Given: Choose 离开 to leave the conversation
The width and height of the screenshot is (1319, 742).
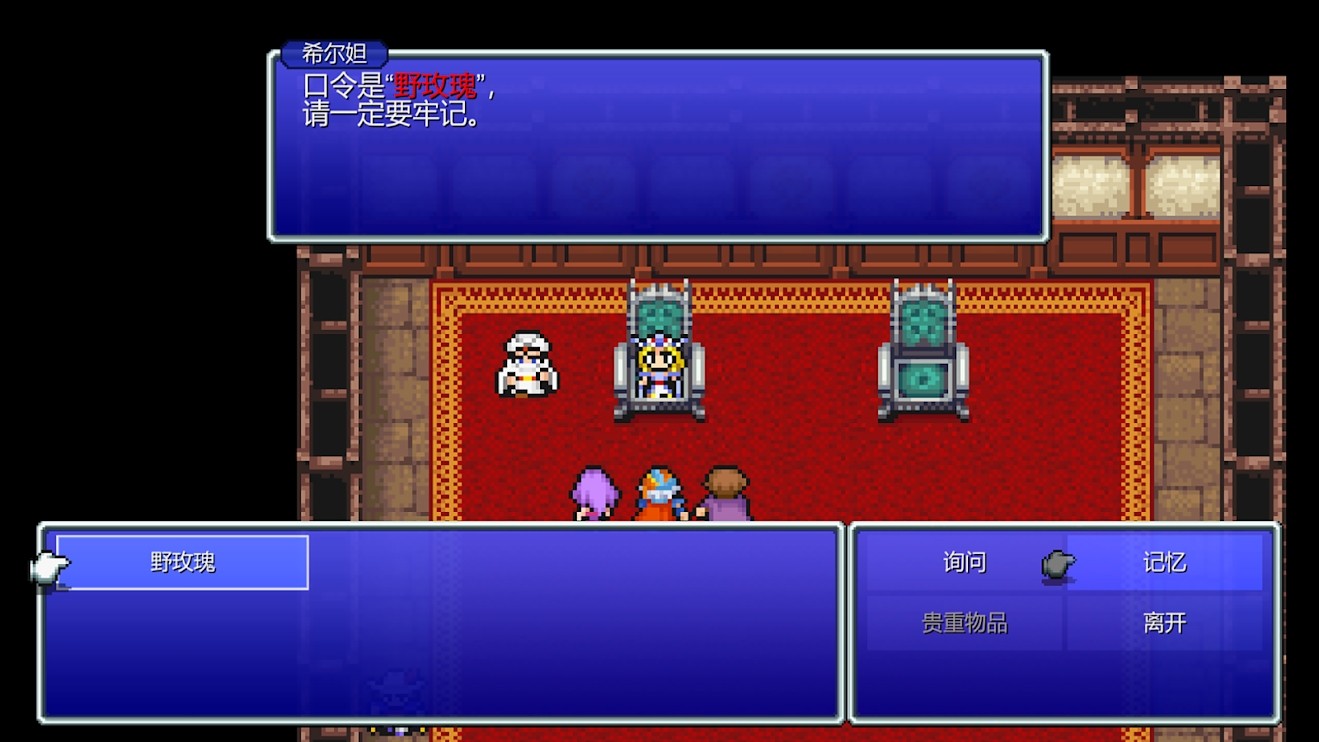Looking at the screenshot, I should (x=1166, y=622).
